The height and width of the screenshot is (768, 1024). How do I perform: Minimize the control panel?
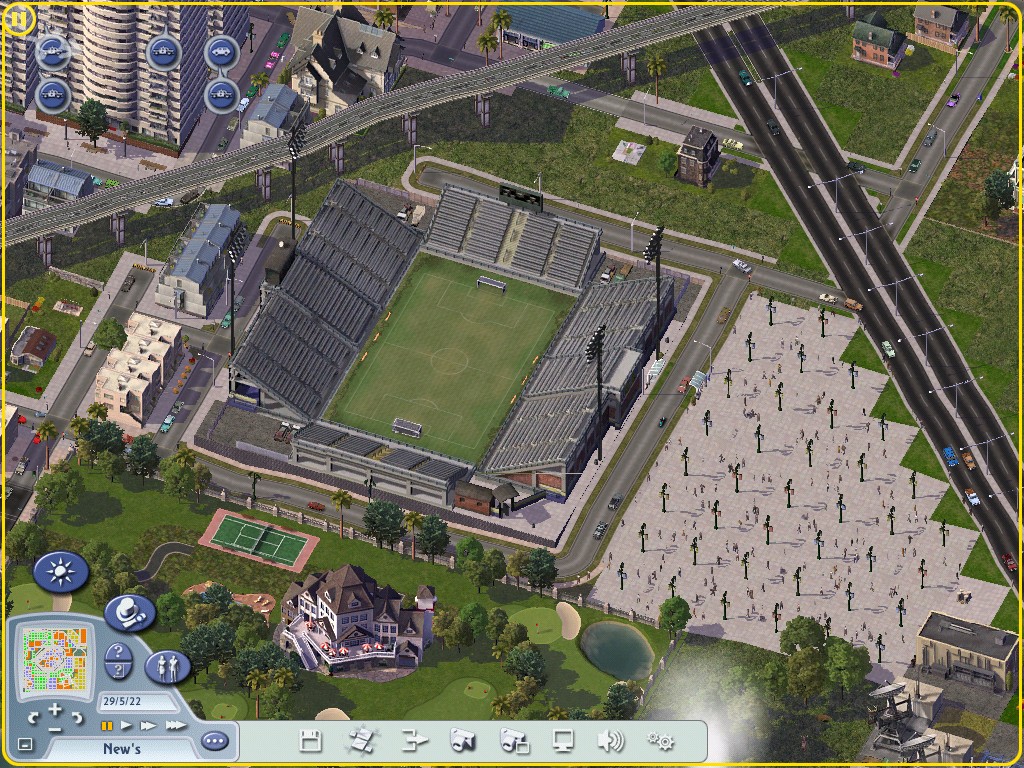point(25,745)
